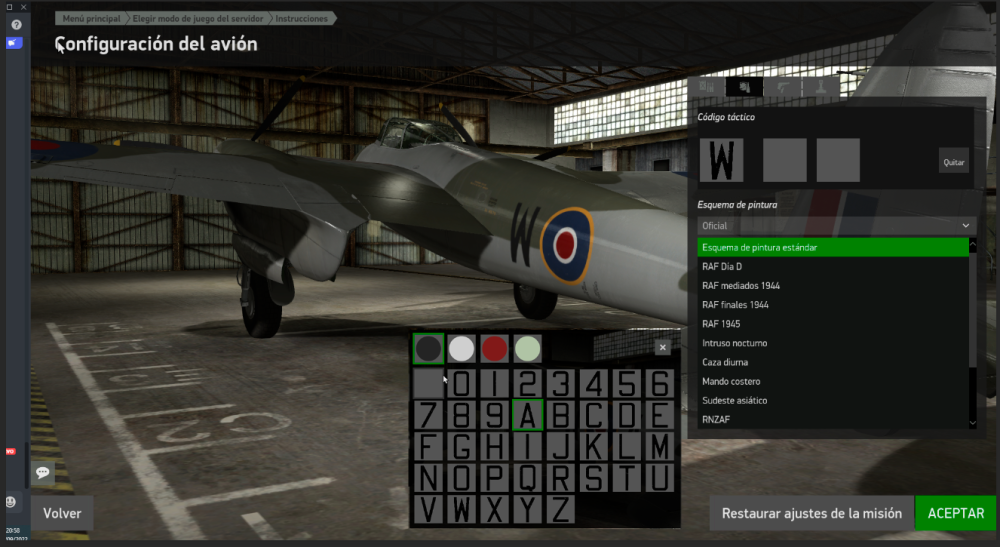Choose the red letter color swatch
The width and height of the screenshot is (1000, 547).
[x=494, y=348]
